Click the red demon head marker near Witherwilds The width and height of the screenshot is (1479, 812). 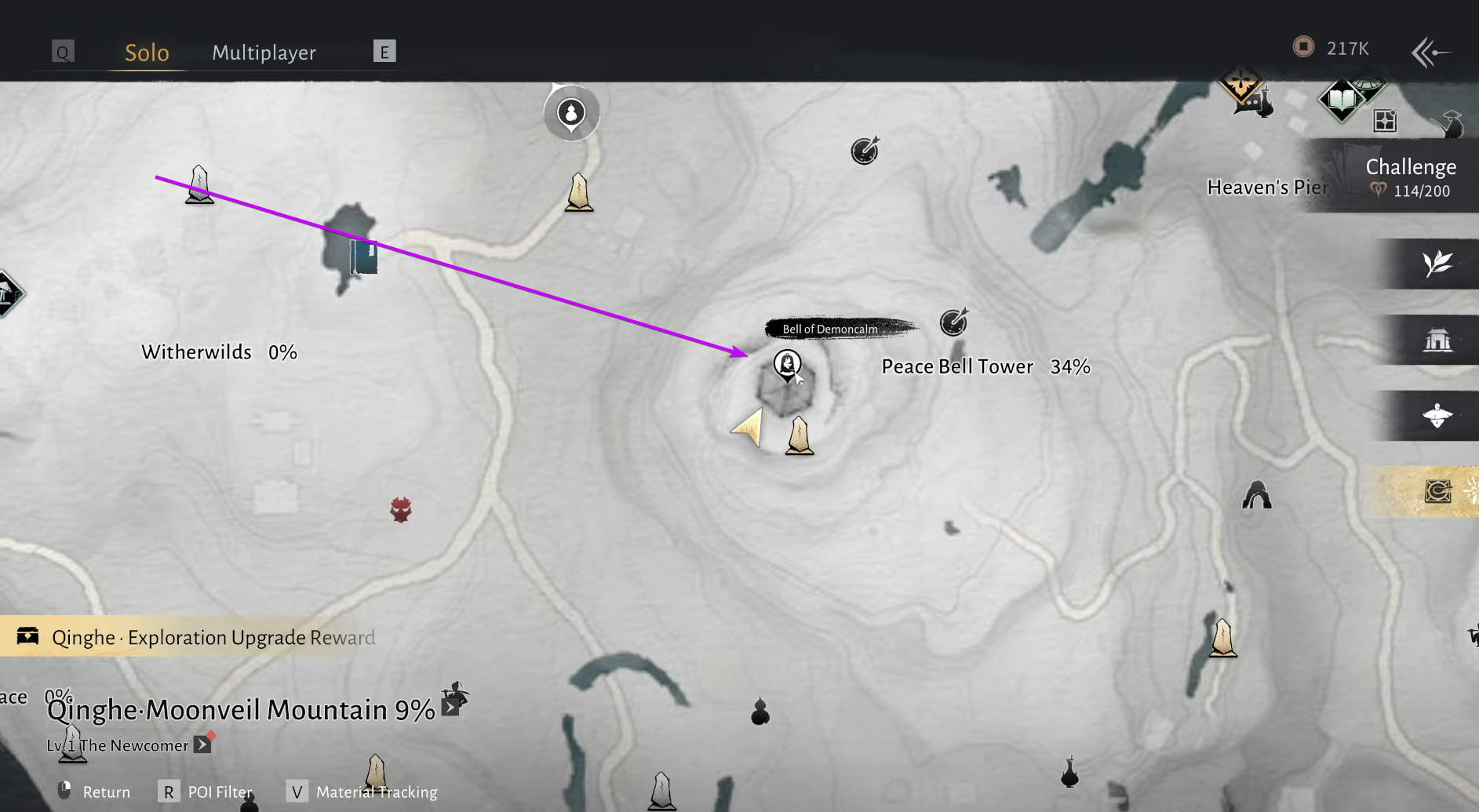pyautogui.click(x=401, y=509)
